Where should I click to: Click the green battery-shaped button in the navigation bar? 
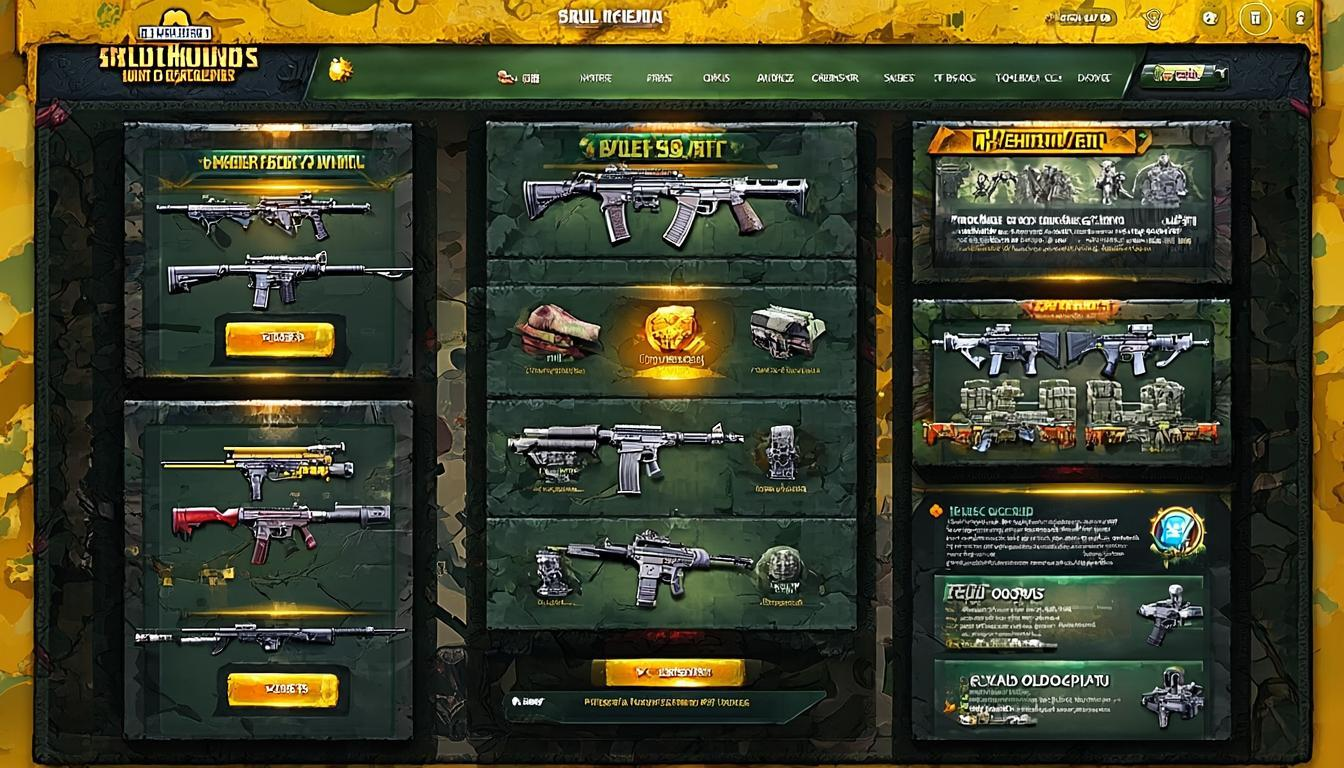1185,76
